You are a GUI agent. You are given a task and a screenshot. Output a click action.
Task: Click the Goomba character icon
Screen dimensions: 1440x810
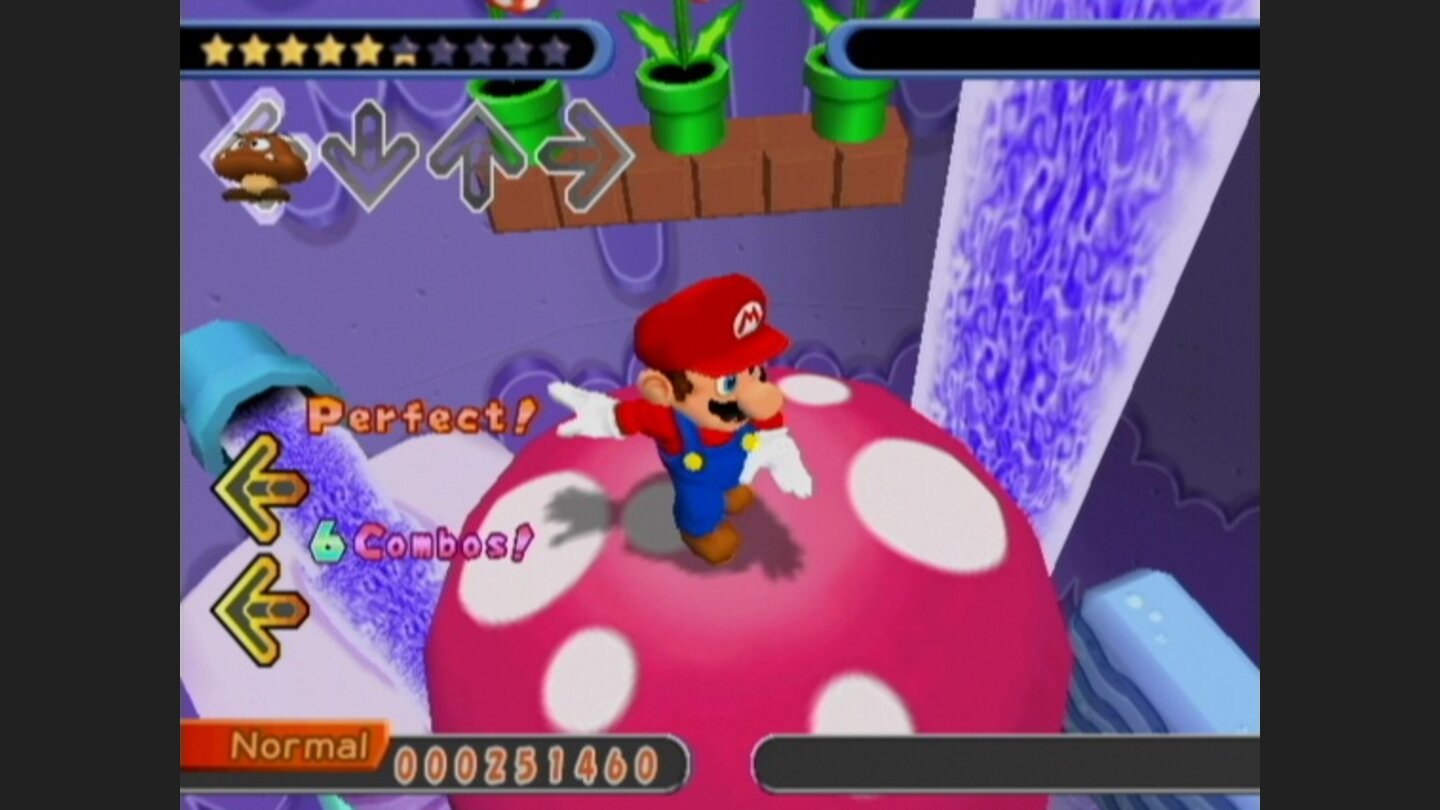click(260, 160)
